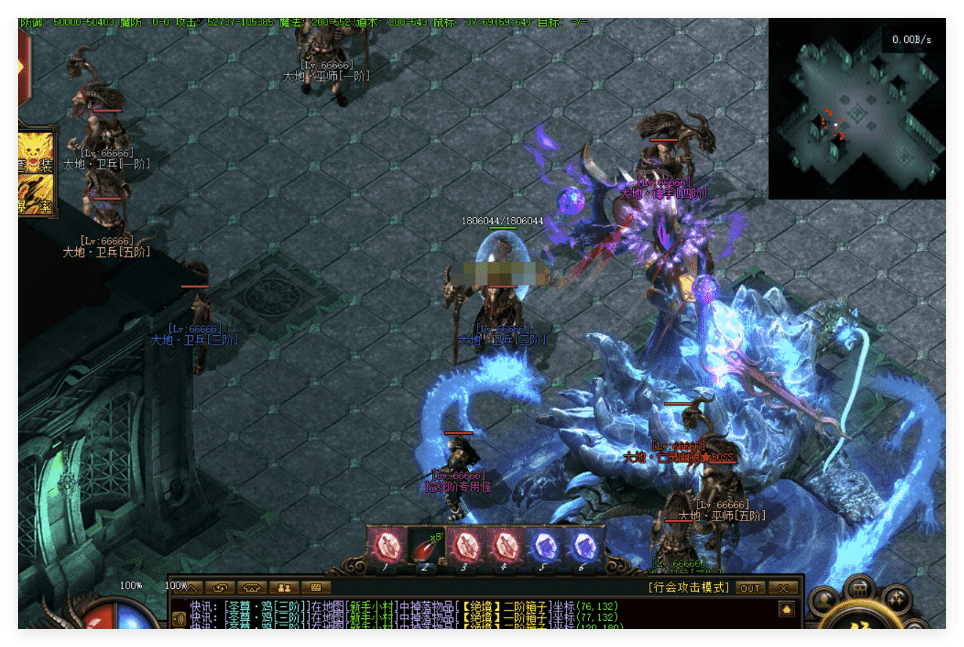Viewport: 964px width, 647px height.
Task: Click the small gold button beside chat log
Action: click(786, 608)
